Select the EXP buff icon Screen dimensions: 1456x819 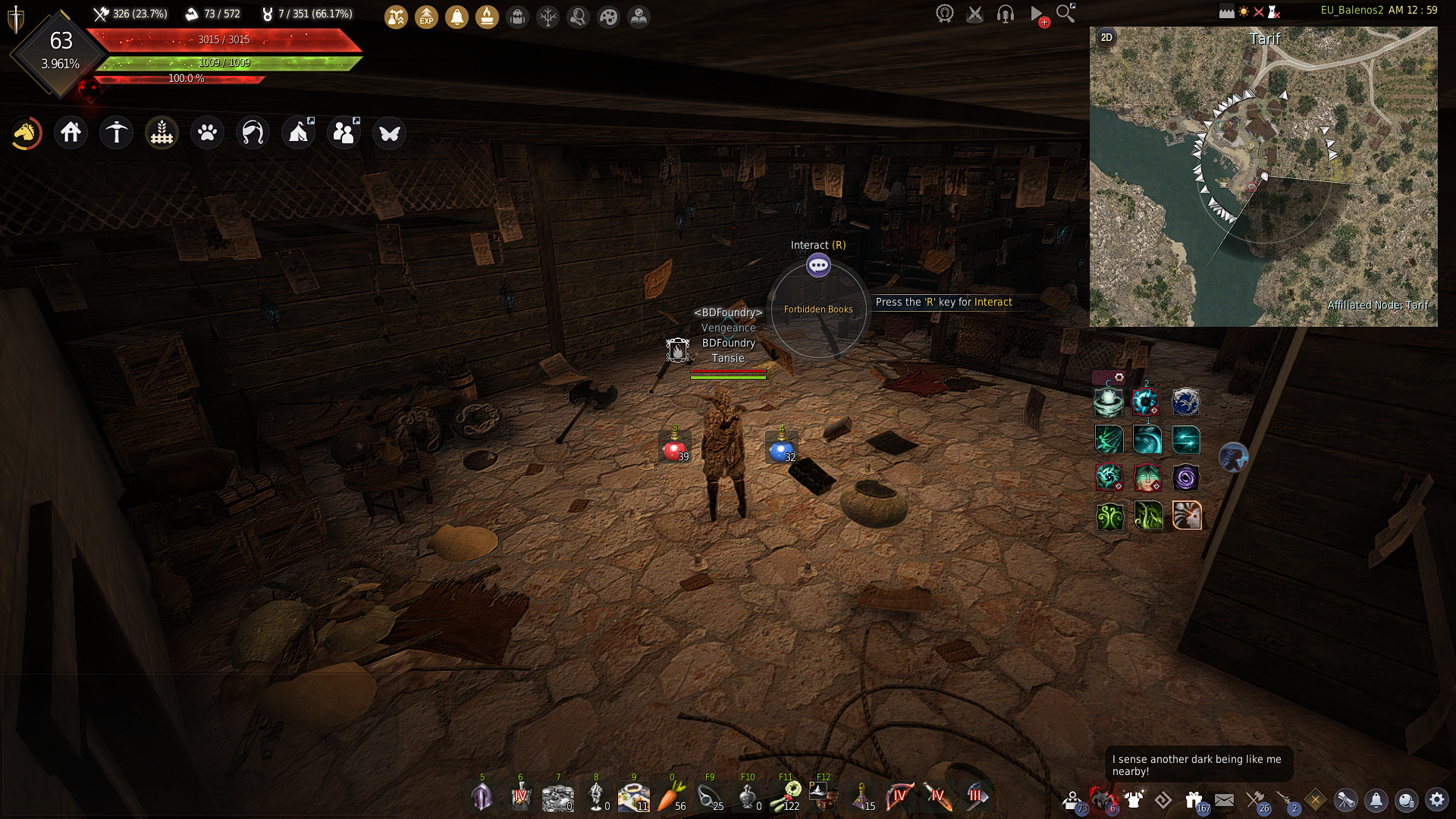coord(427,17)
